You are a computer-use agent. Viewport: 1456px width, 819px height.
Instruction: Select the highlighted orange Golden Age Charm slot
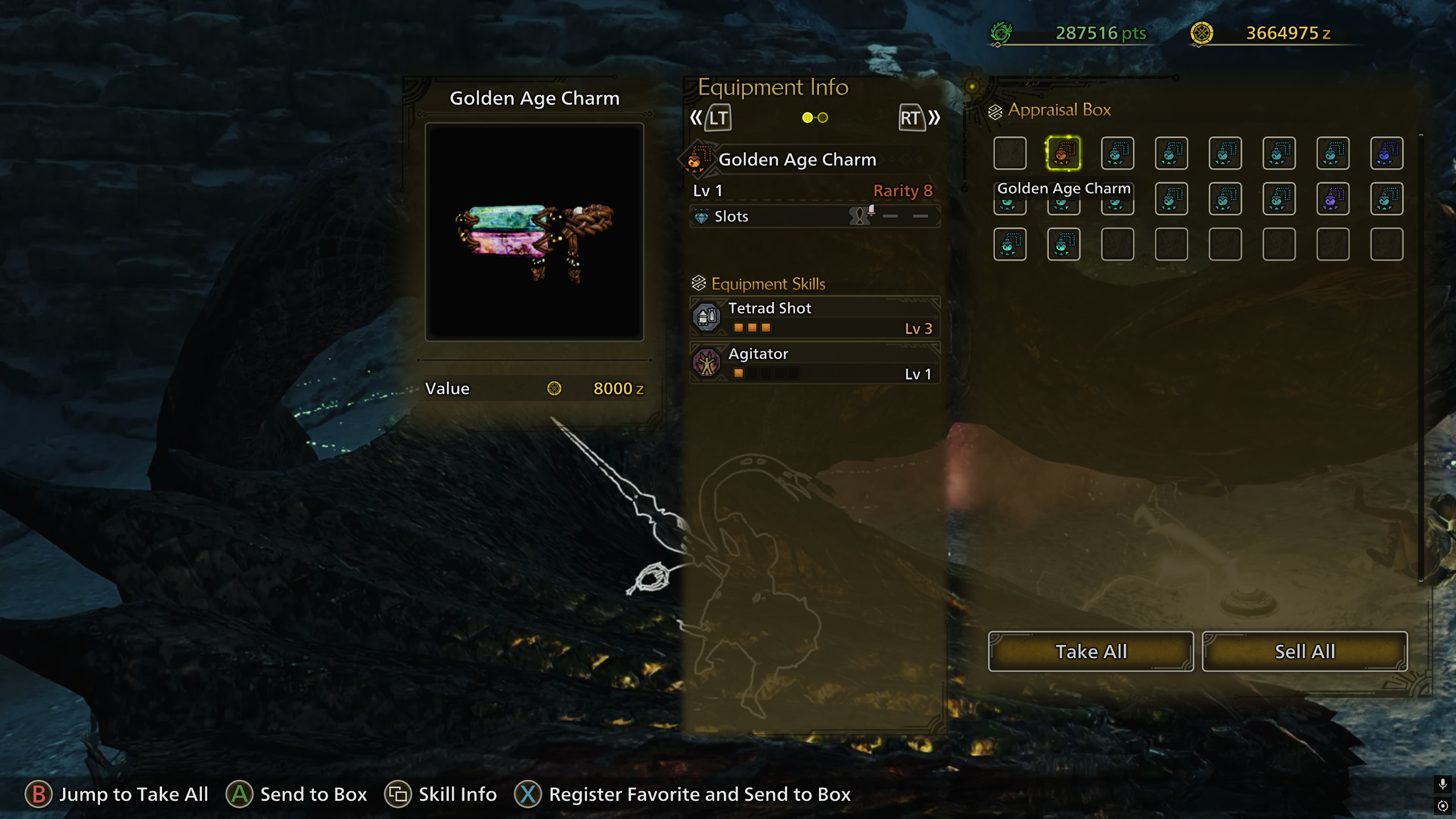coord(1064,153)
